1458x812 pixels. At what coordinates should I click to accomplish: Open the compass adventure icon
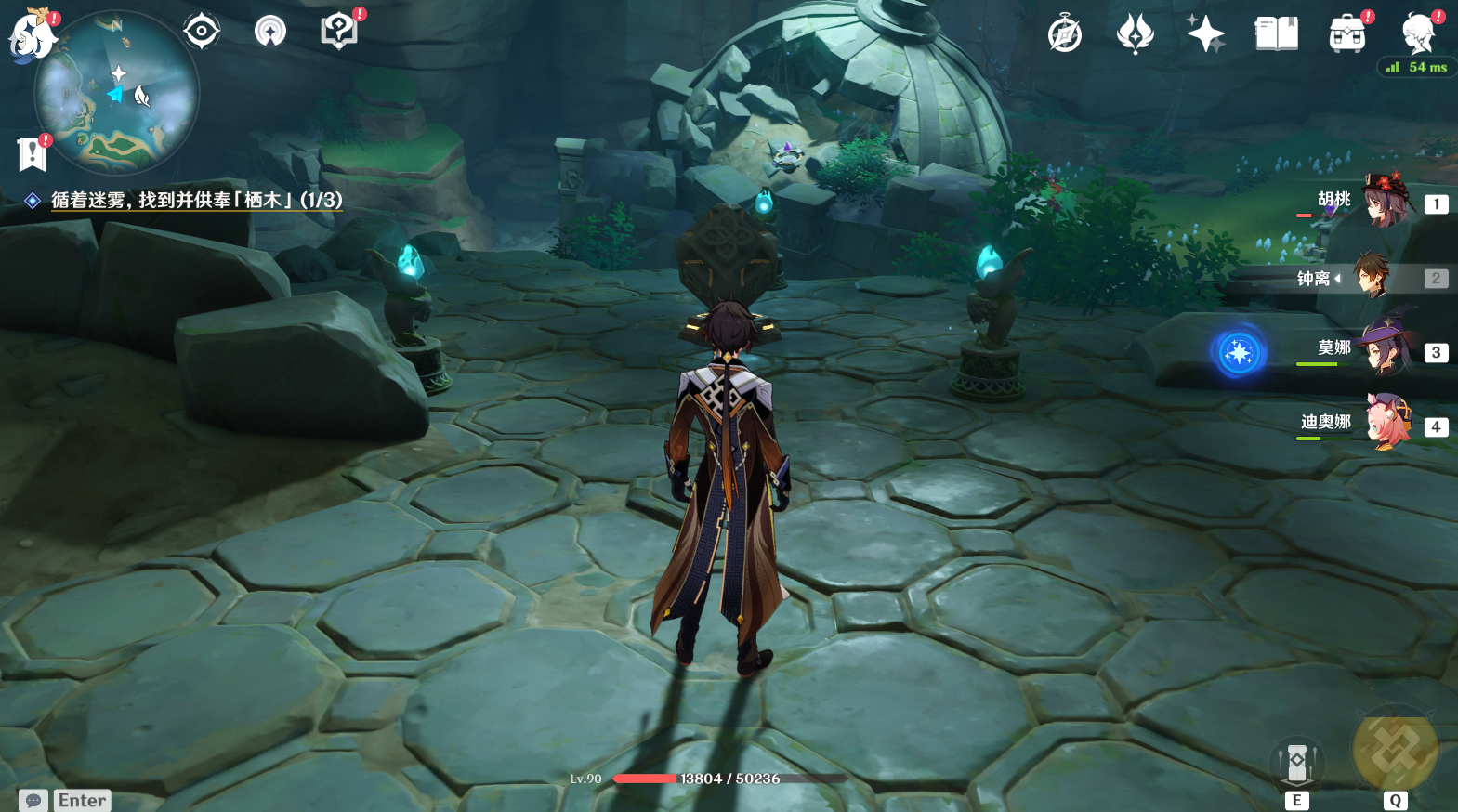coord(1065,34)
